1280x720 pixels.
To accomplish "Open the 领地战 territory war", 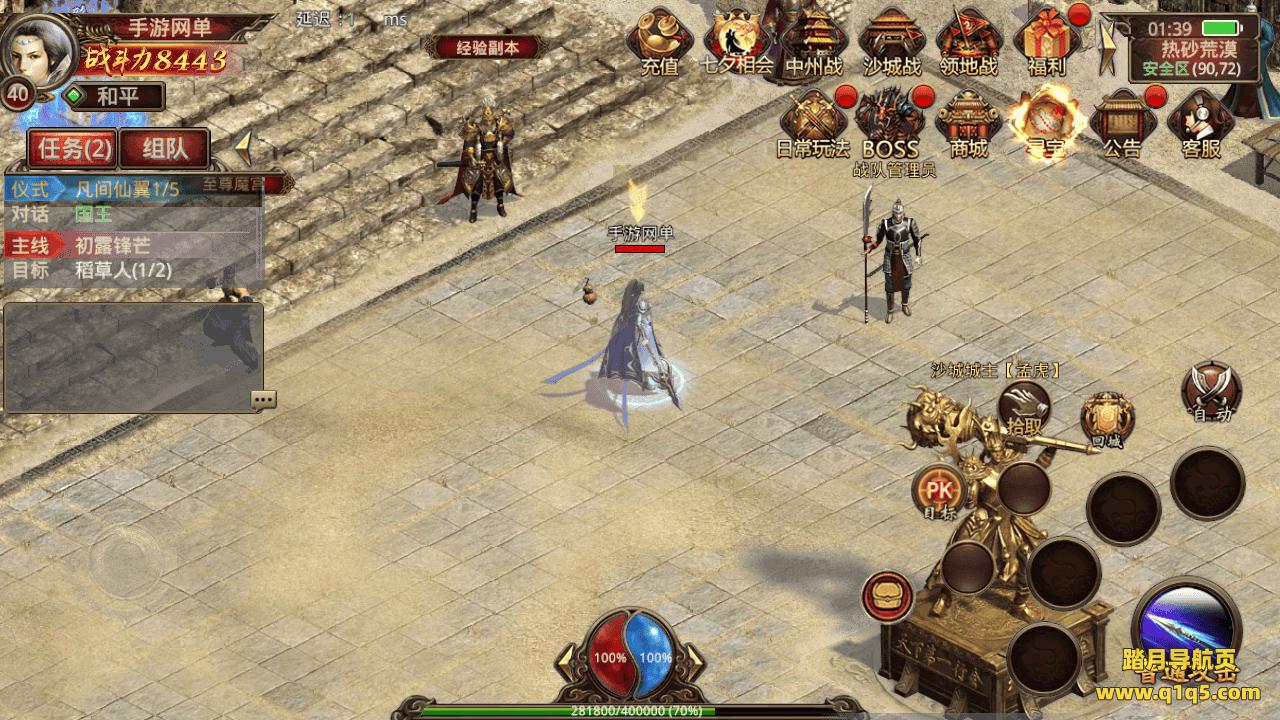I will pyautogui.click(x=969, y=42).
